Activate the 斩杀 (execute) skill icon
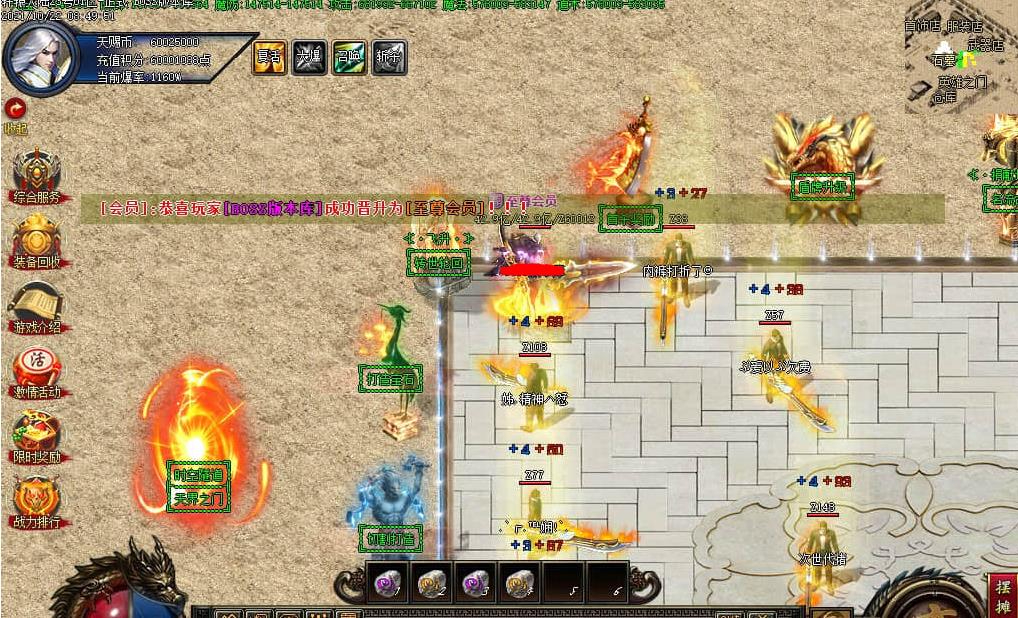 point(389,57)
